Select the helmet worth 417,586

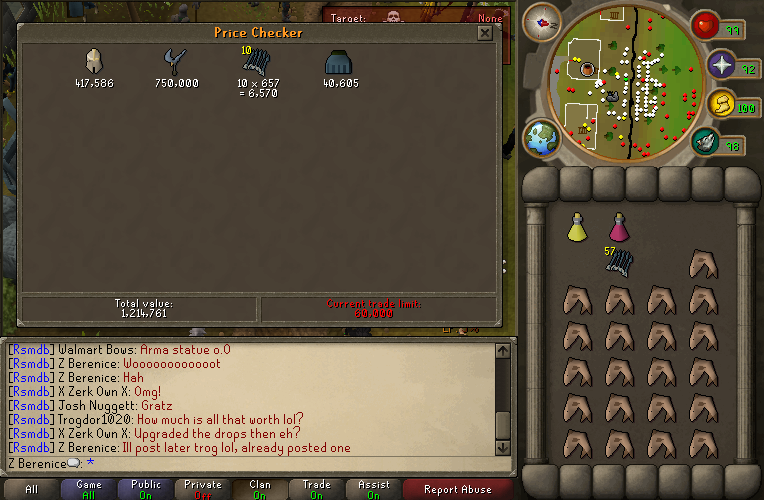(94, 62)
